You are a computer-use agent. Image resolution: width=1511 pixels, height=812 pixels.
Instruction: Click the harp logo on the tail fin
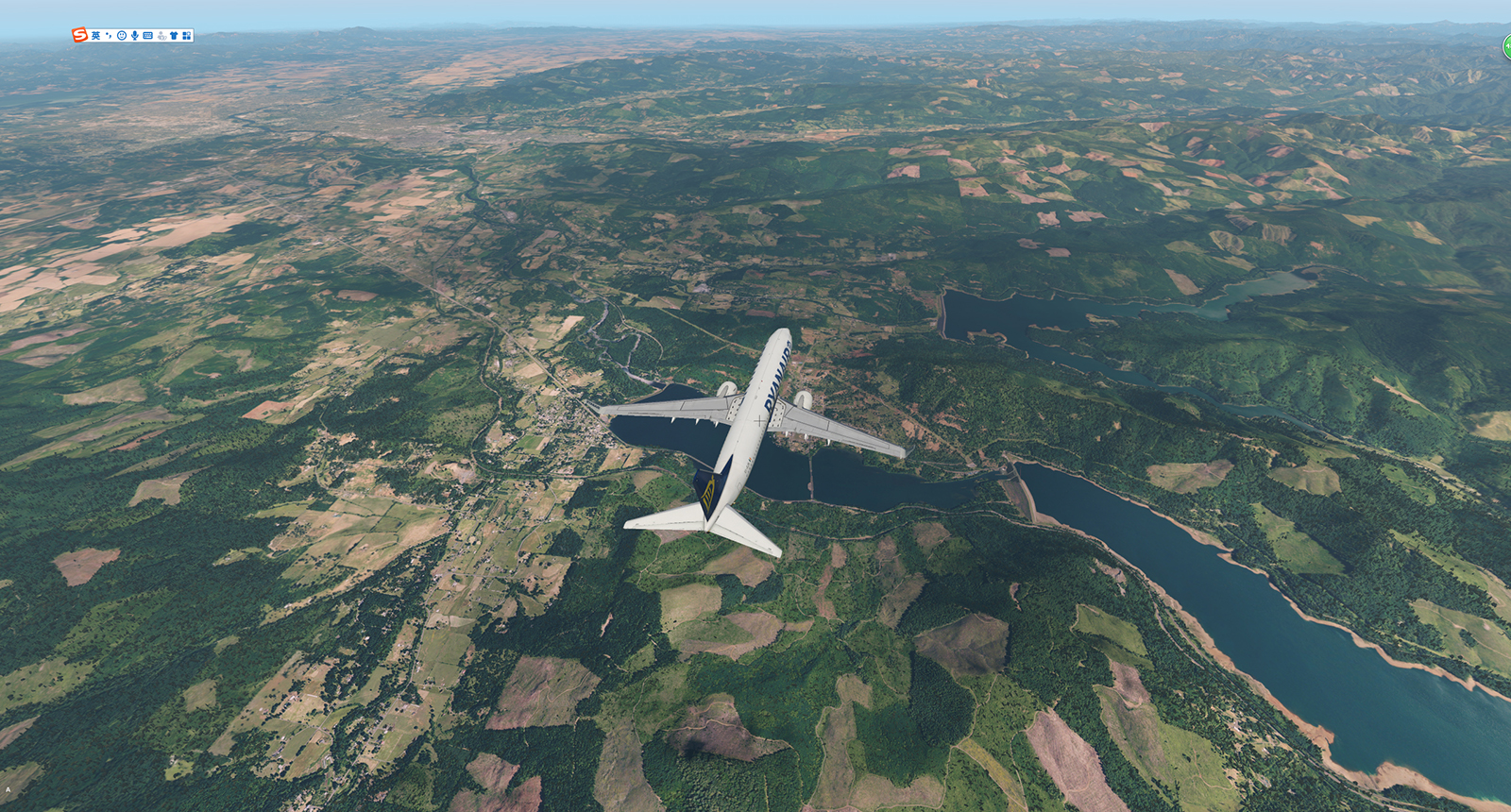click(x=708, y=493)
